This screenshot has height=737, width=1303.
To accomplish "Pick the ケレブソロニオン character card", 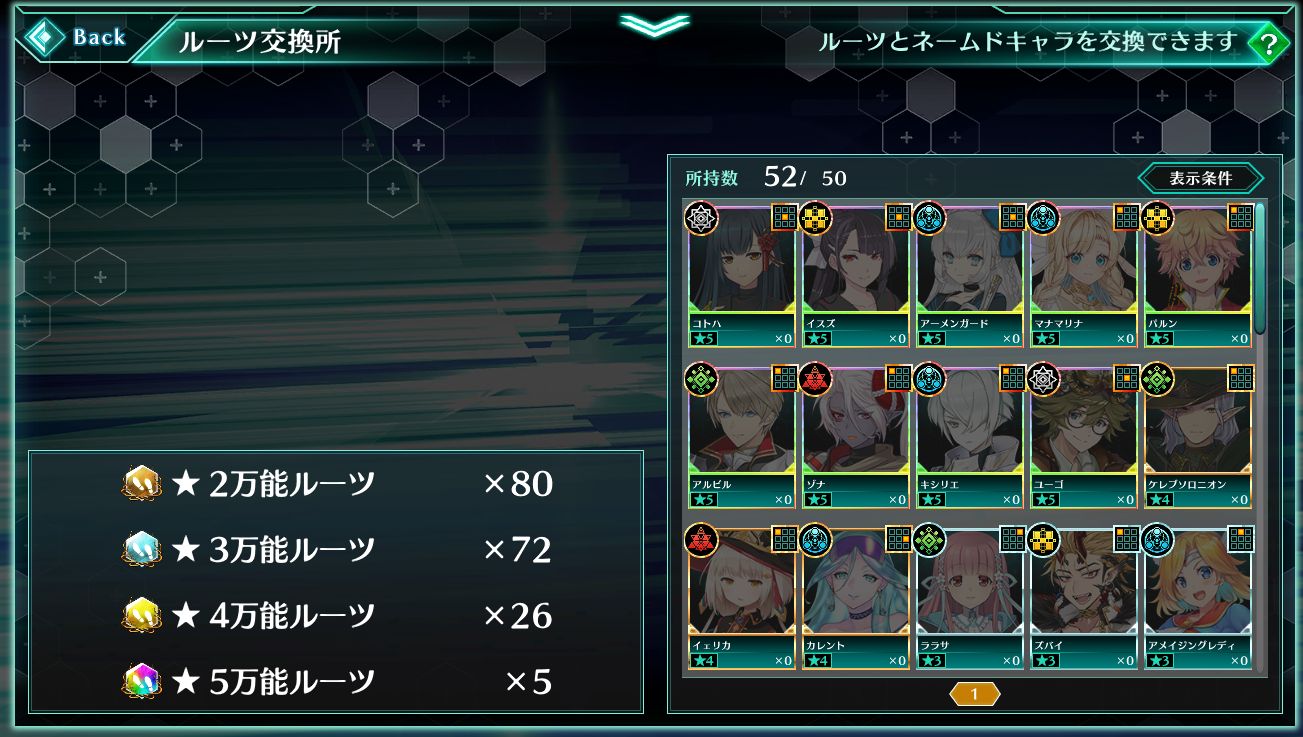I will click(1197, 436).
